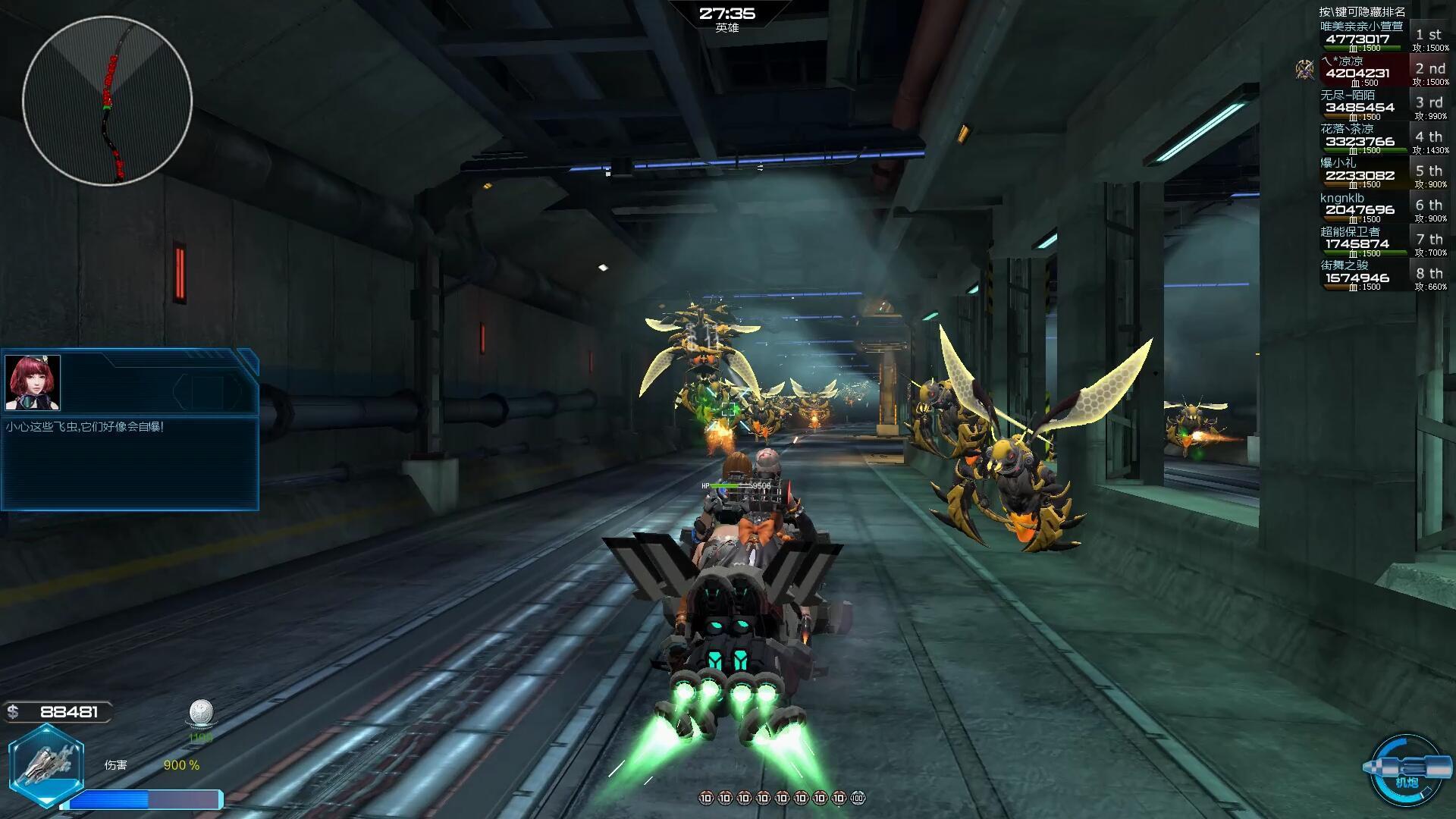Activate the 机炮 cannon weapon icon

(x=1407, y=770)
